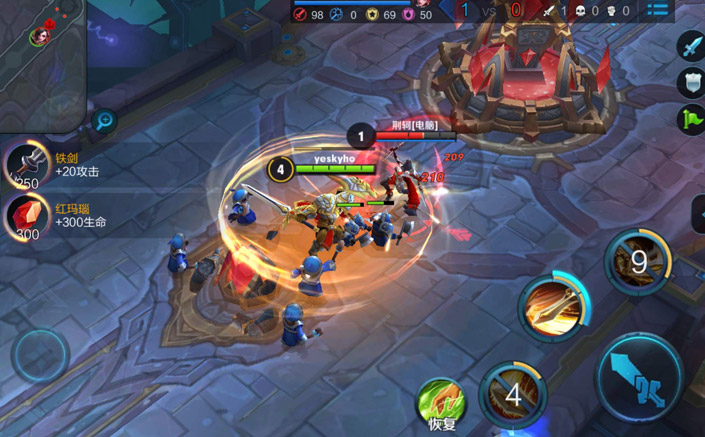Tap the ultimate skill showing cooldown 9
The height and width of the screenshot is (437, 705).
click(639, 262)
